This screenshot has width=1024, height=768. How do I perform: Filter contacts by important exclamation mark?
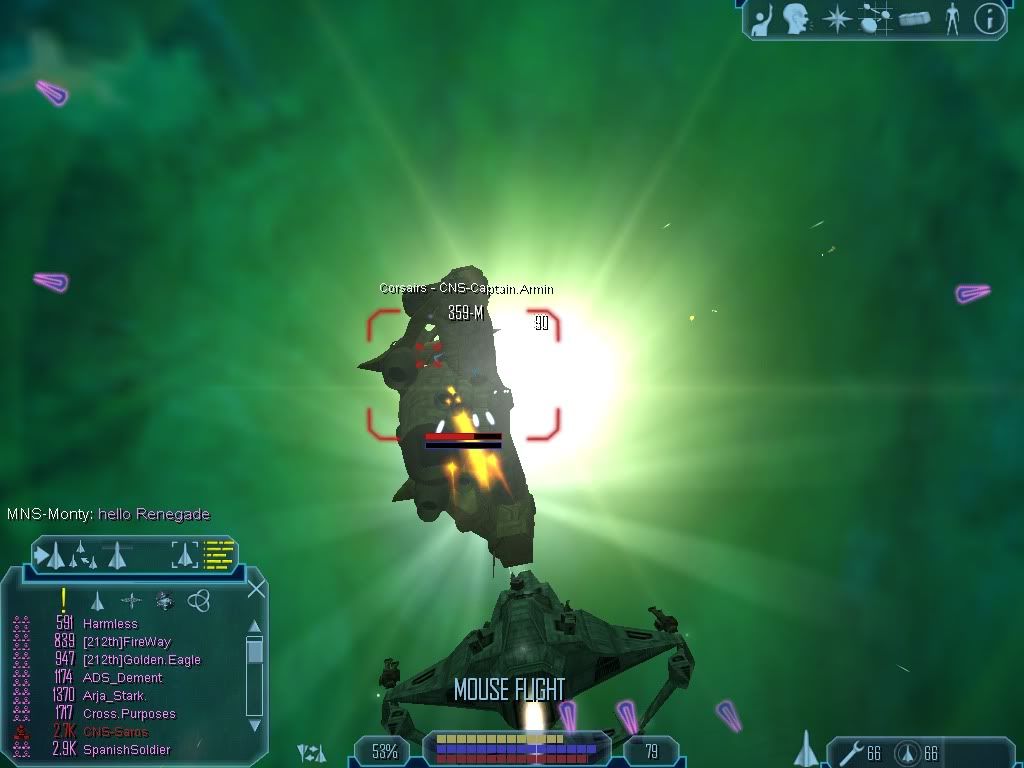tap(64, 600)
